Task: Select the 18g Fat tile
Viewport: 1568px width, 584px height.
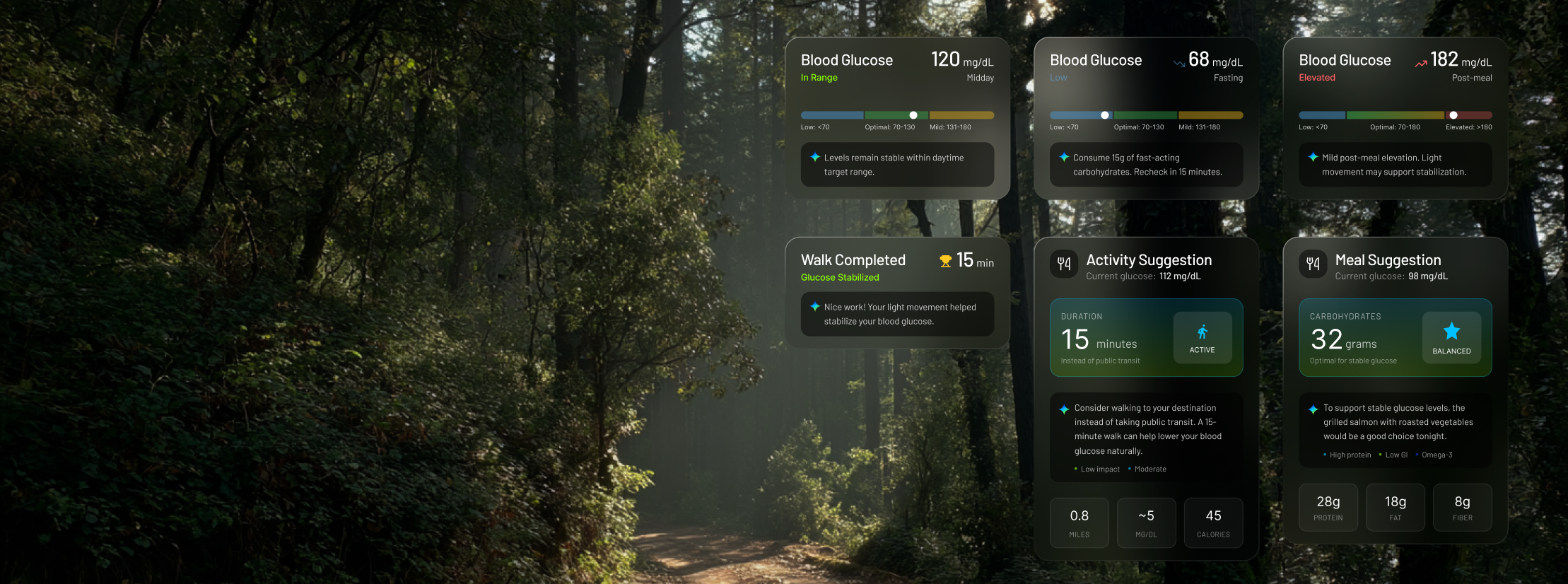Action: (x=1395, y=508)
